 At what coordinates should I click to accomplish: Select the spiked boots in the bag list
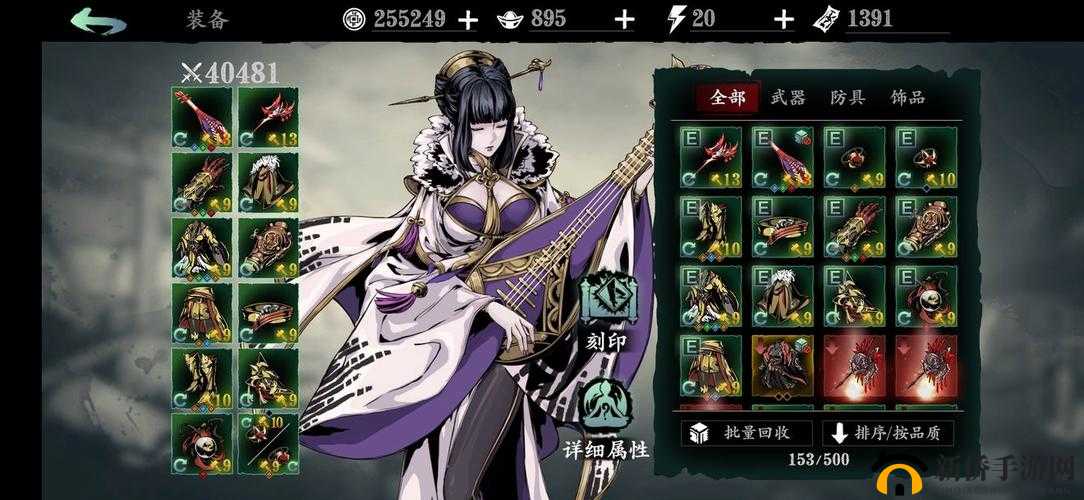click(x=854, y=297)
